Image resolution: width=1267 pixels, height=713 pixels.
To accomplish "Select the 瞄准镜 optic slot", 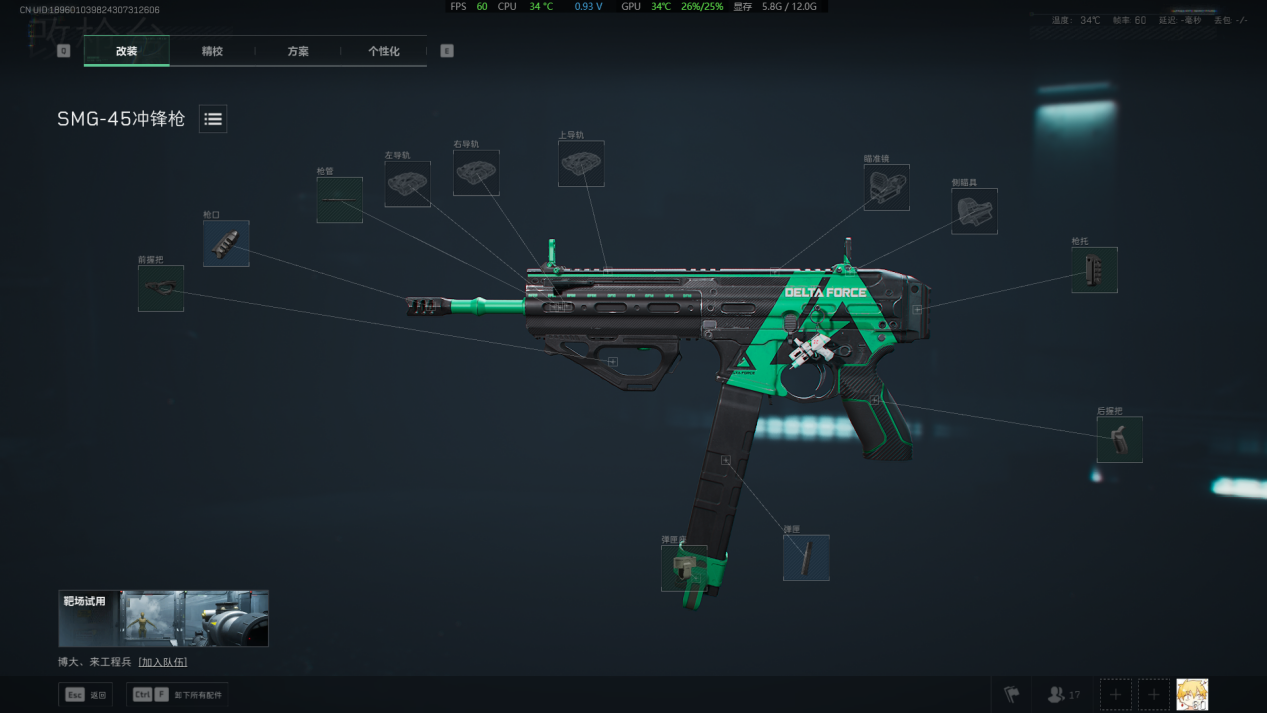I will click(x=887, y=187).
